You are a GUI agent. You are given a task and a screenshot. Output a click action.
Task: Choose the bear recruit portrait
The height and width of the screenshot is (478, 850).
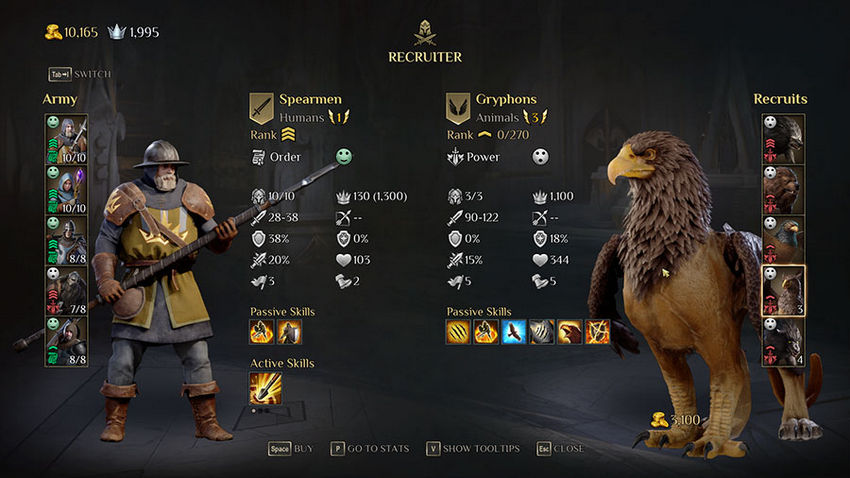(x=784, y=190)
